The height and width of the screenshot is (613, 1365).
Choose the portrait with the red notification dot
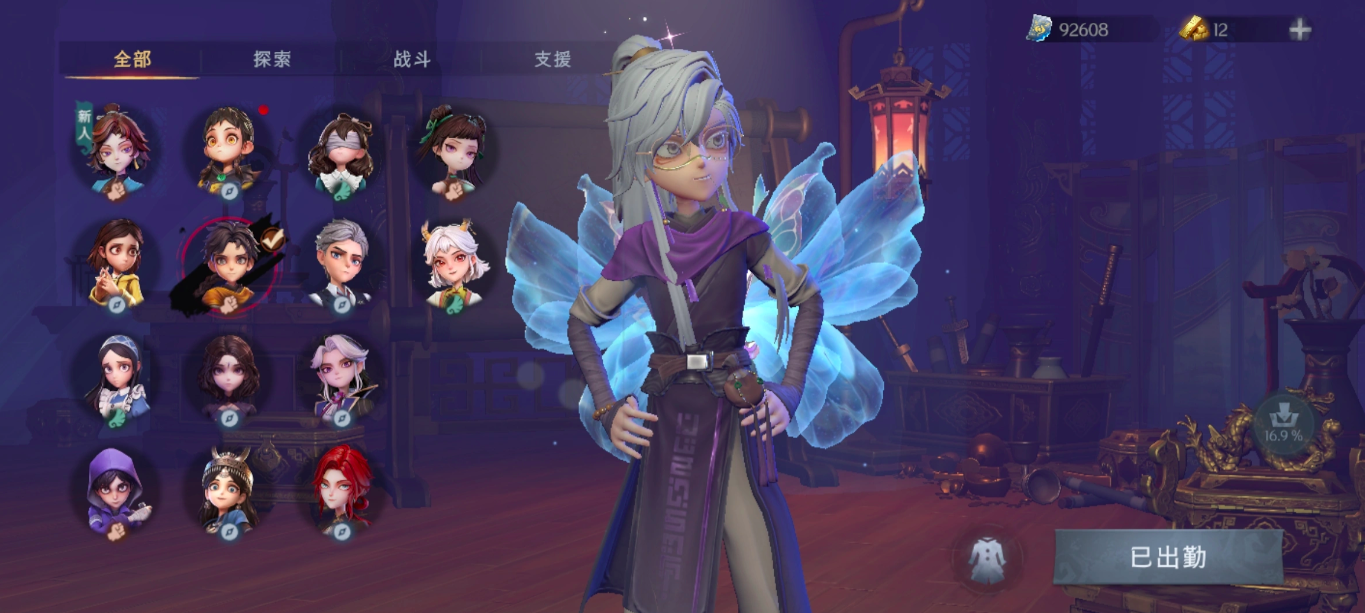[x=230, y=150]
